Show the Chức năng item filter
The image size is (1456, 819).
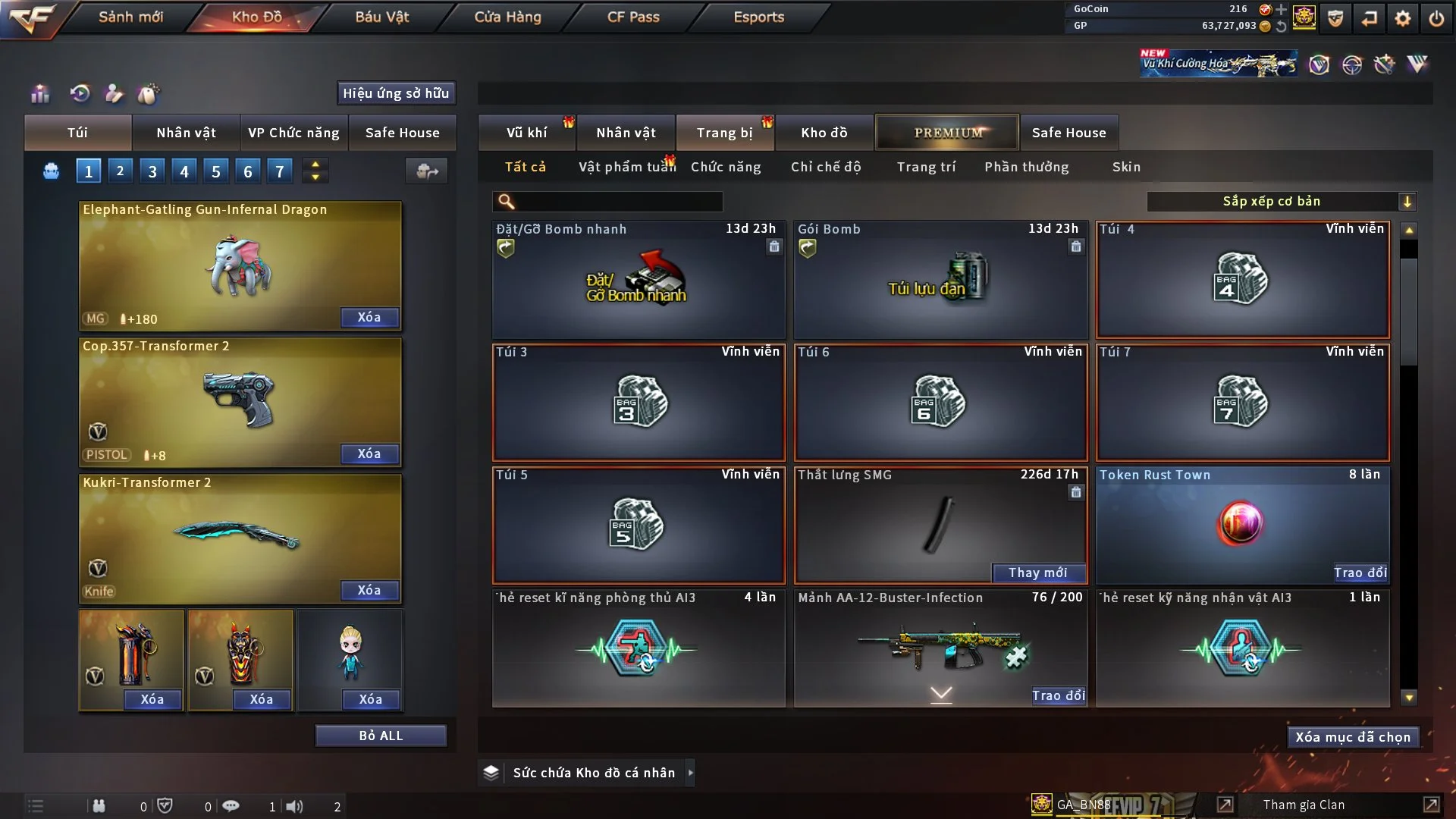click(x=726, y=167)
